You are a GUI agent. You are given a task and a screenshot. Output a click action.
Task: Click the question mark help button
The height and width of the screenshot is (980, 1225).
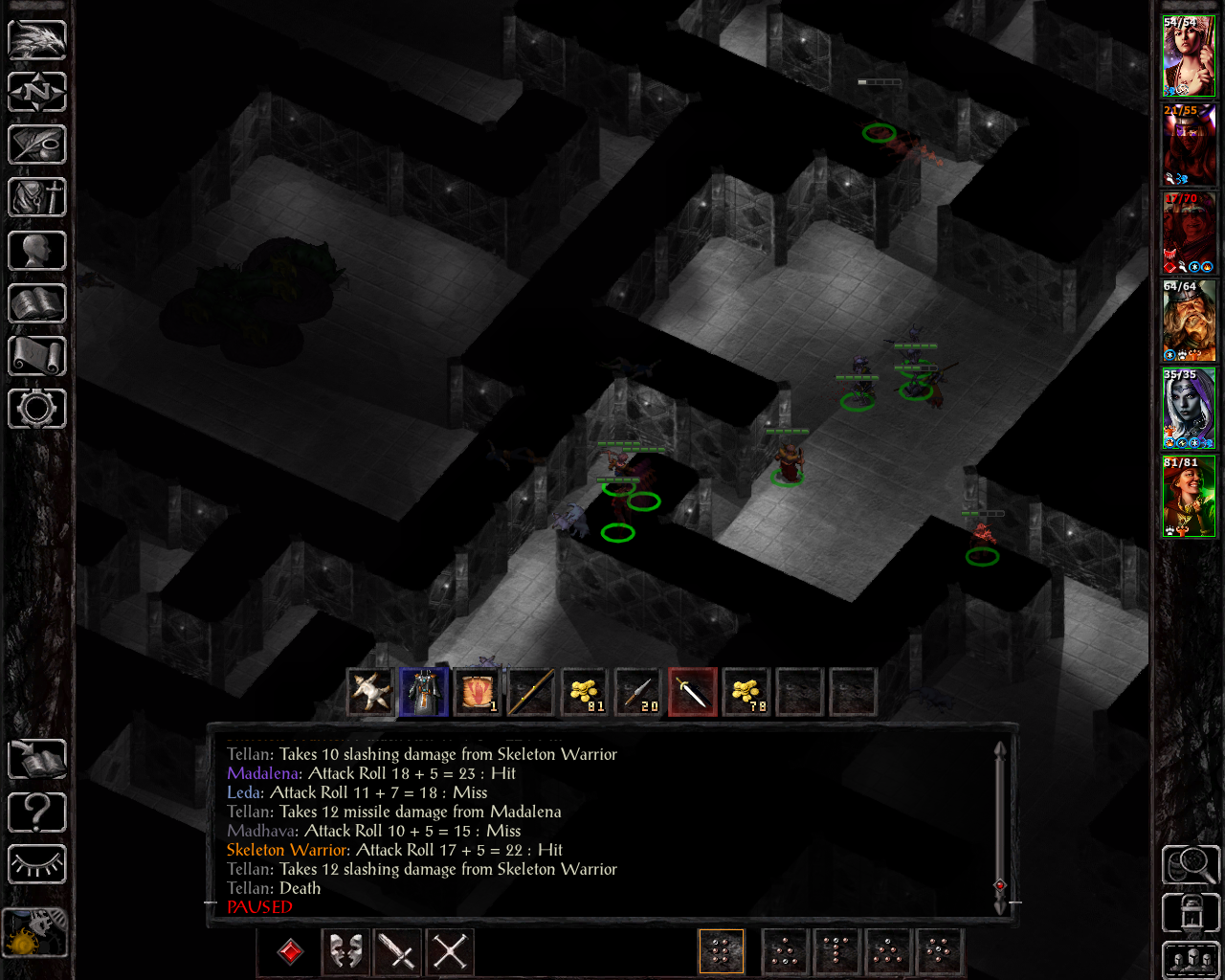37,813
